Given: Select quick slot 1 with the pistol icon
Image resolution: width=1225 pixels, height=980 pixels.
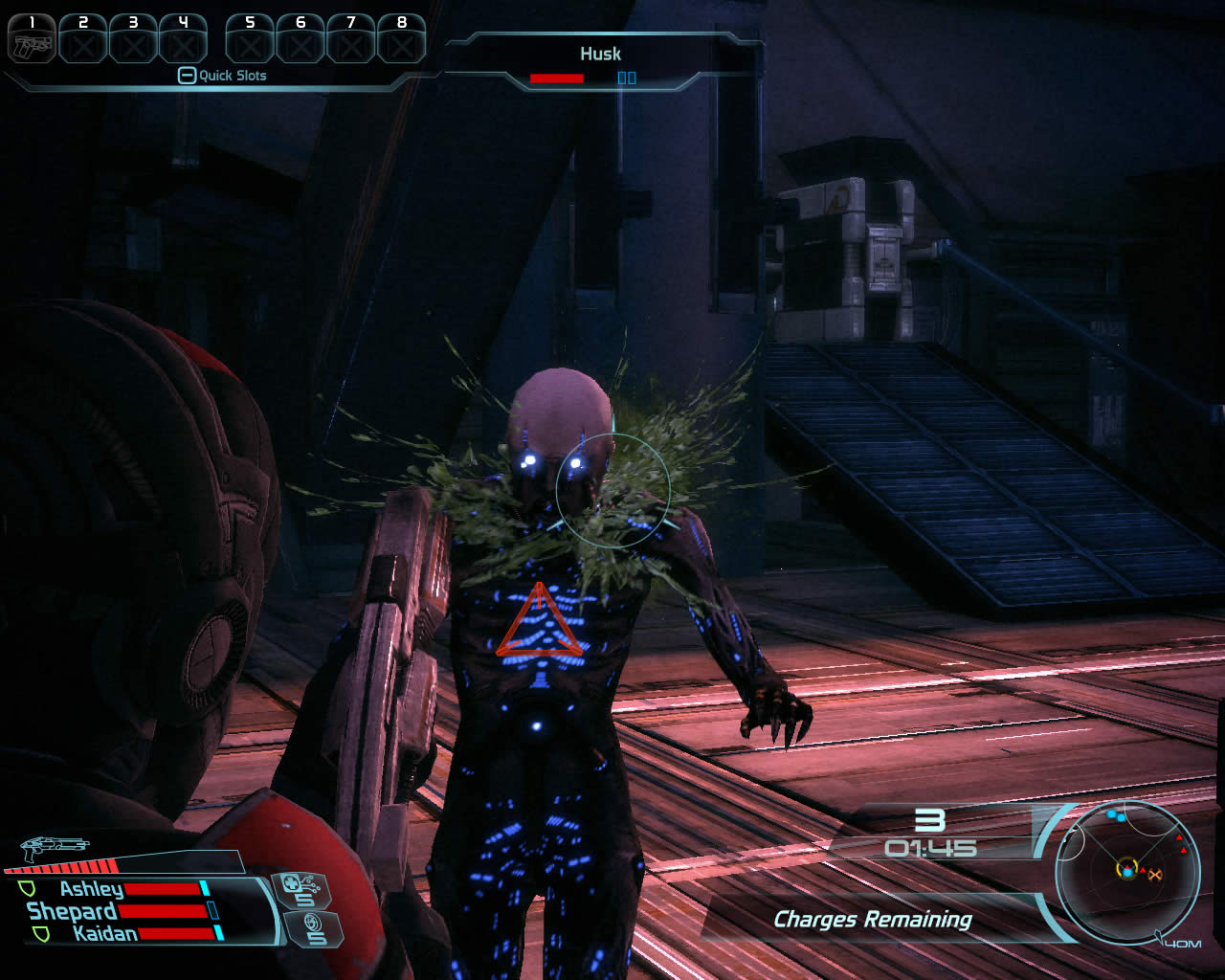Looking at the screenshot, I should [32, 39].
